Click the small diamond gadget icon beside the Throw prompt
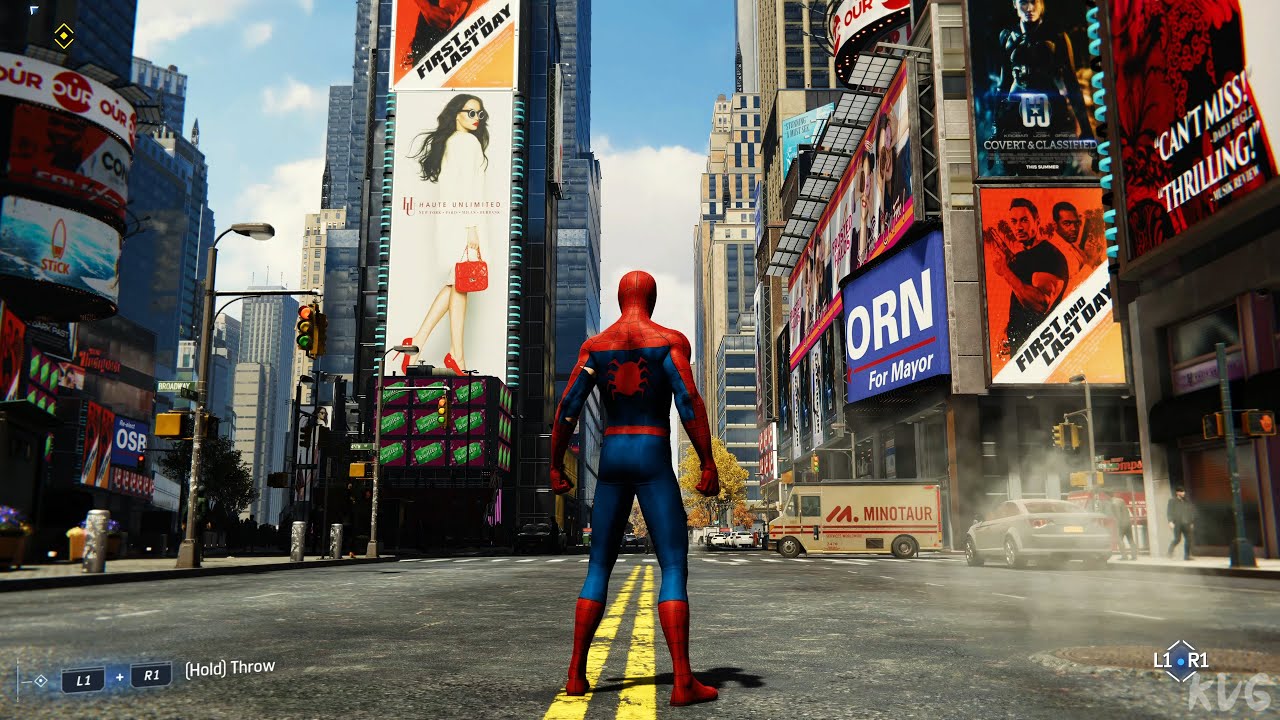 40,680
